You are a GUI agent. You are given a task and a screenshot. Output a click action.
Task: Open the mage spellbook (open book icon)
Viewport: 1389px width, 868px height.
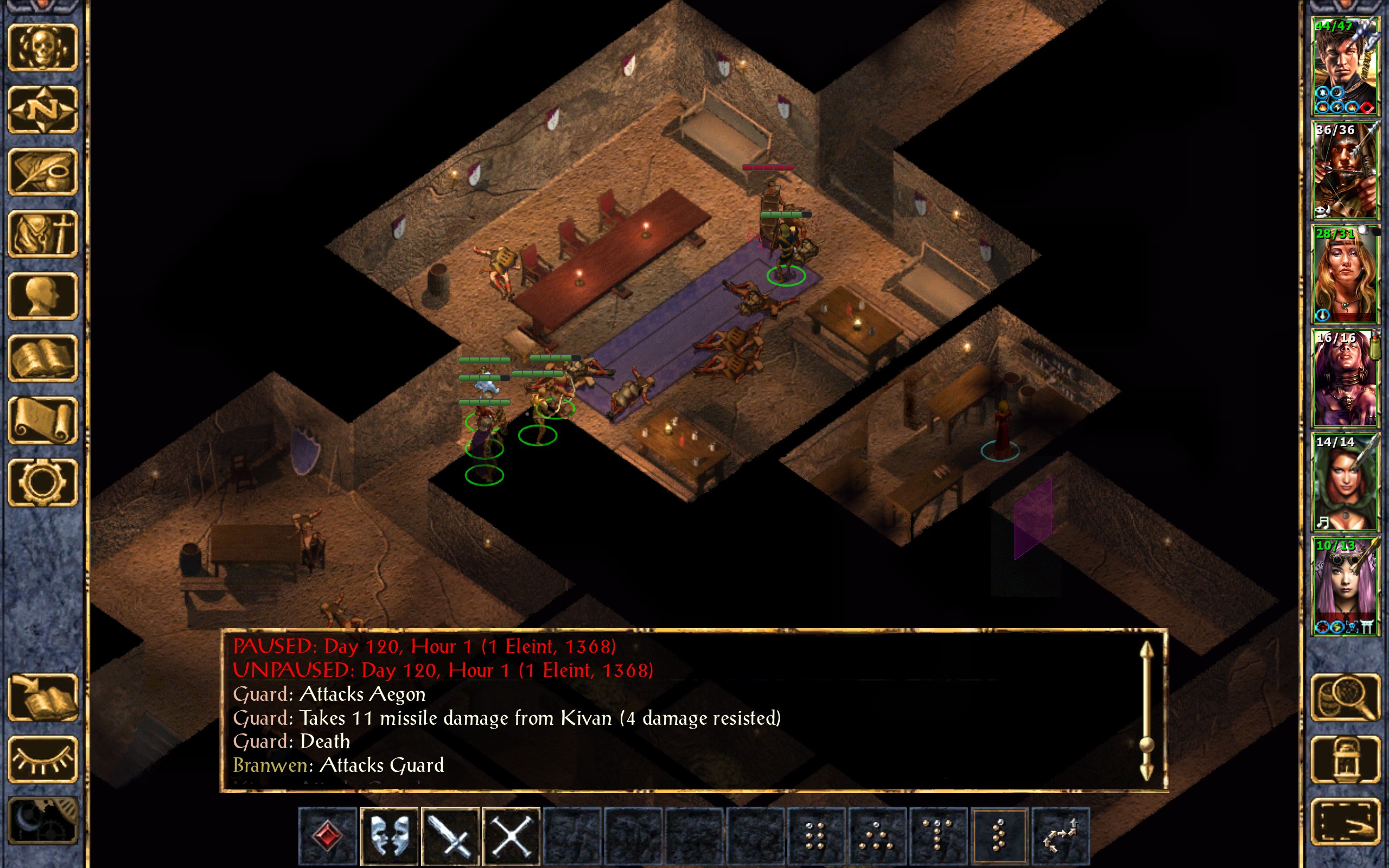click(42, 358)
